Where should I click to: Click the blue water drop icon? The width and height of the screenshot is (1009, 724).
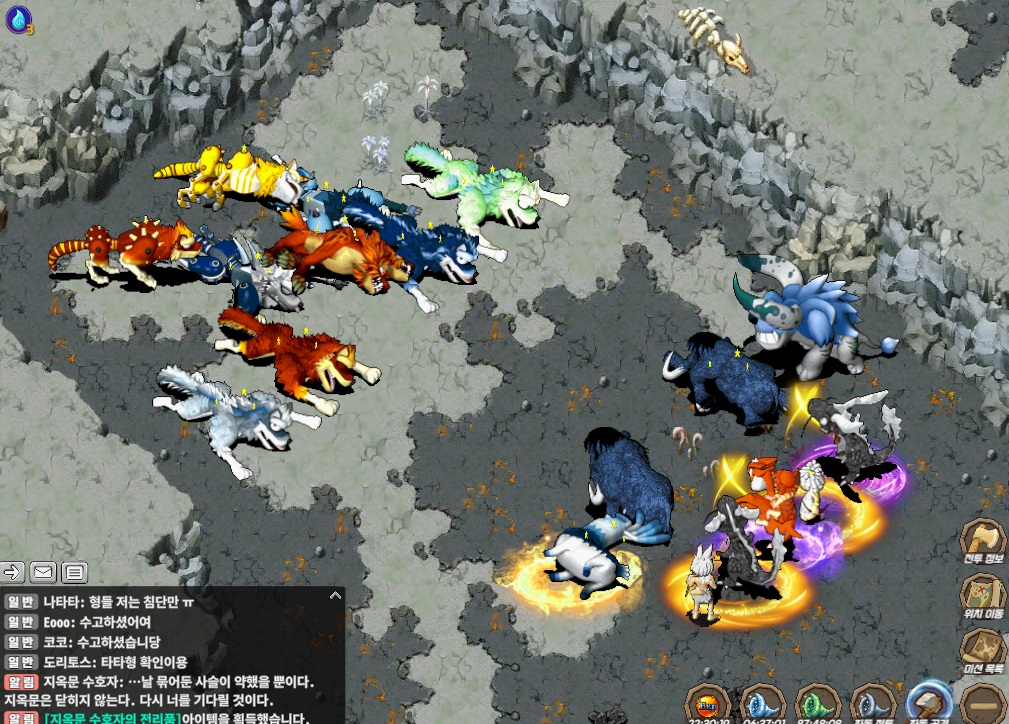18,17
